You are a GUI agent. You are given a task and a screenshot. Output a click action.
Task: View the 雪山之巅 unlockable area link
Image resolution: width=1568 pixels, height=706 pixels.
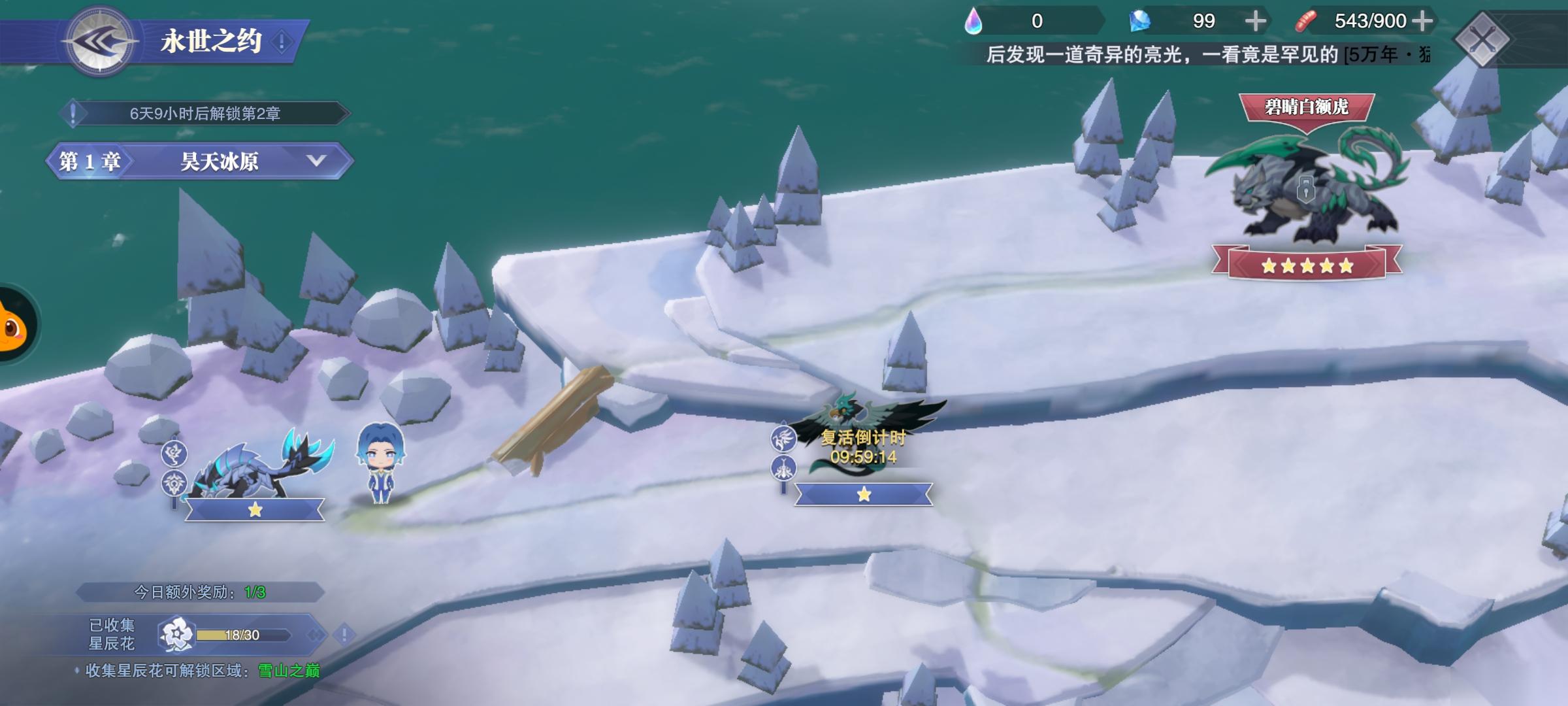click(289, 671)
